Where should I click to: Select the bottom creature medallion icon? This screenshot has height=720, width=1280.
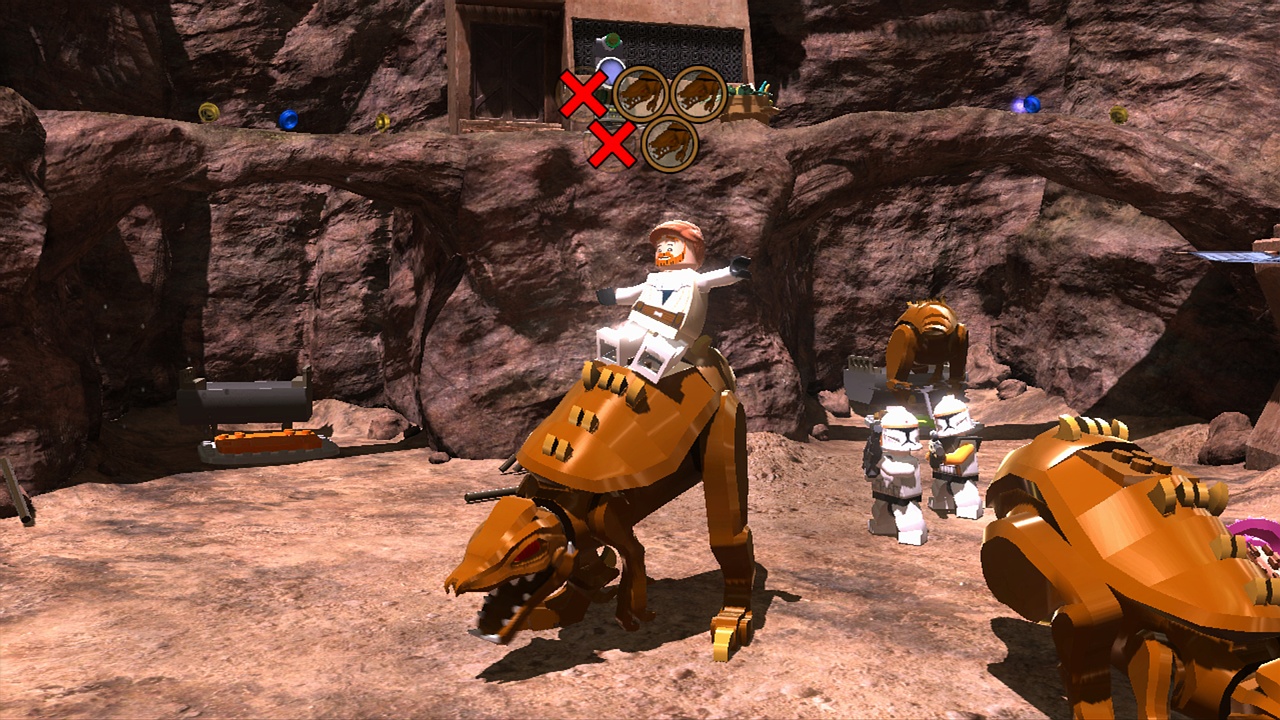tap(669, 146)
